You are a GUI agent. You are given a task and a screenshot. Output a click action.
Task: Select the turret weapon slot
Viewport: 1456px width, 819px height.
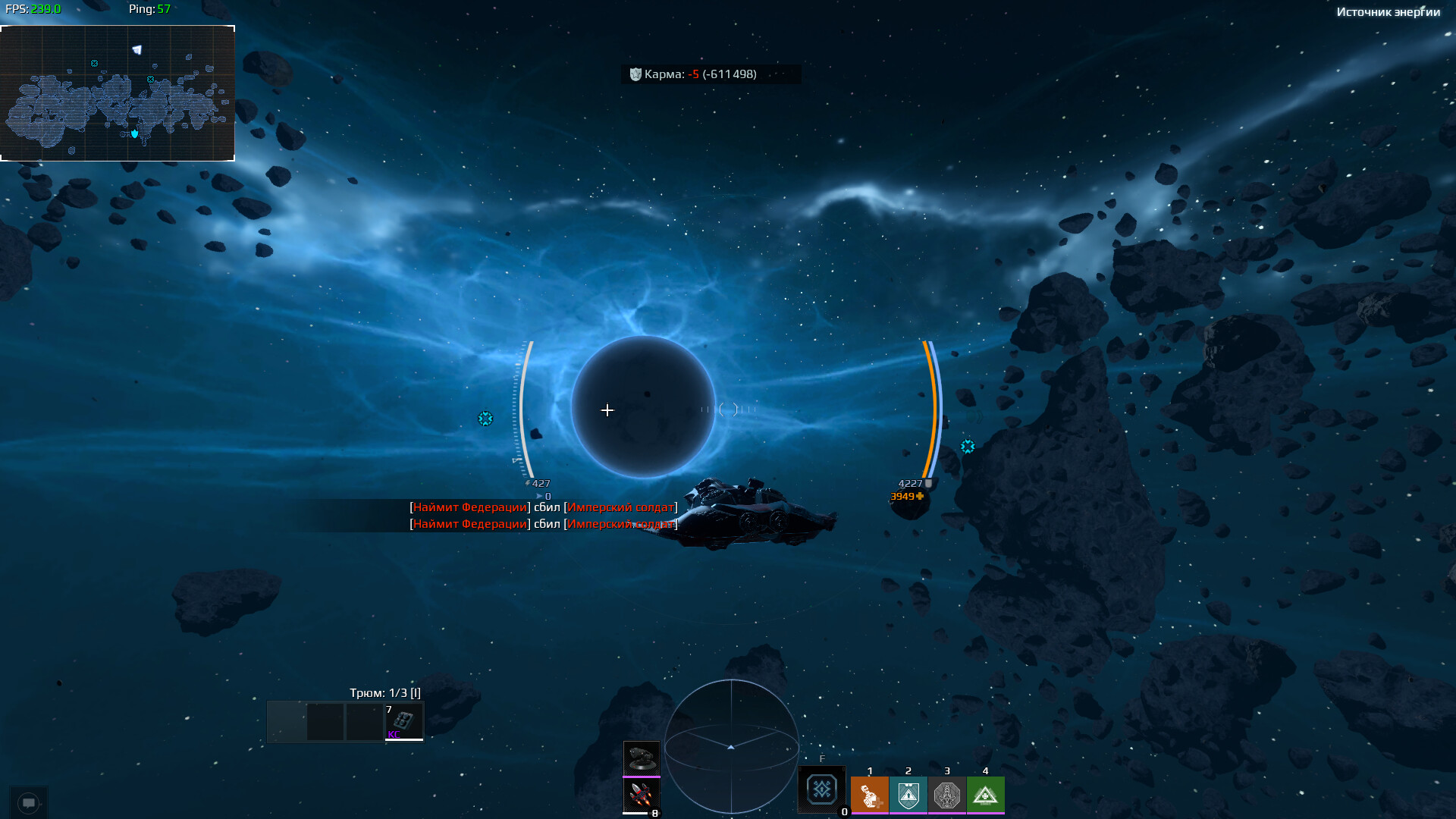point(642,758)
